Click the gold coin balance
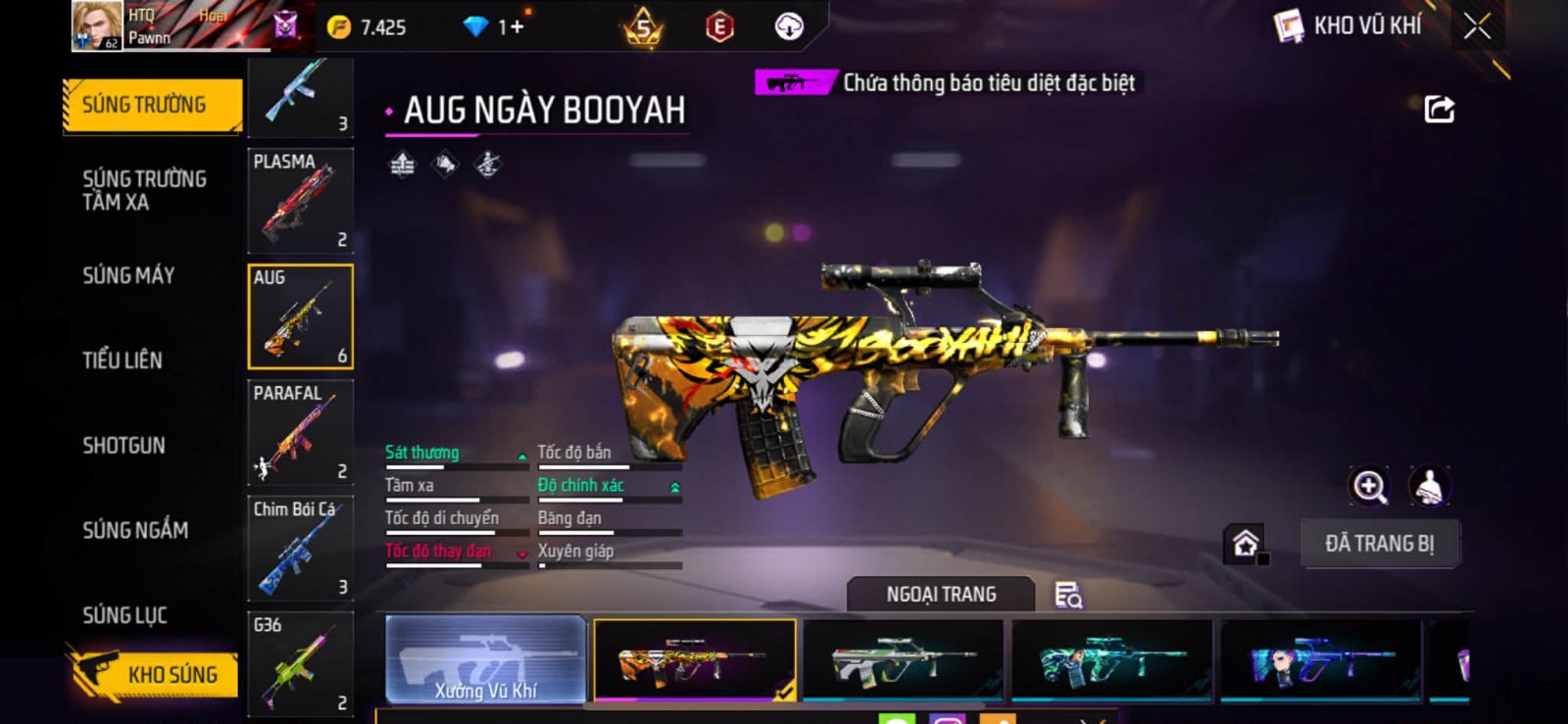 pos(367,27)
